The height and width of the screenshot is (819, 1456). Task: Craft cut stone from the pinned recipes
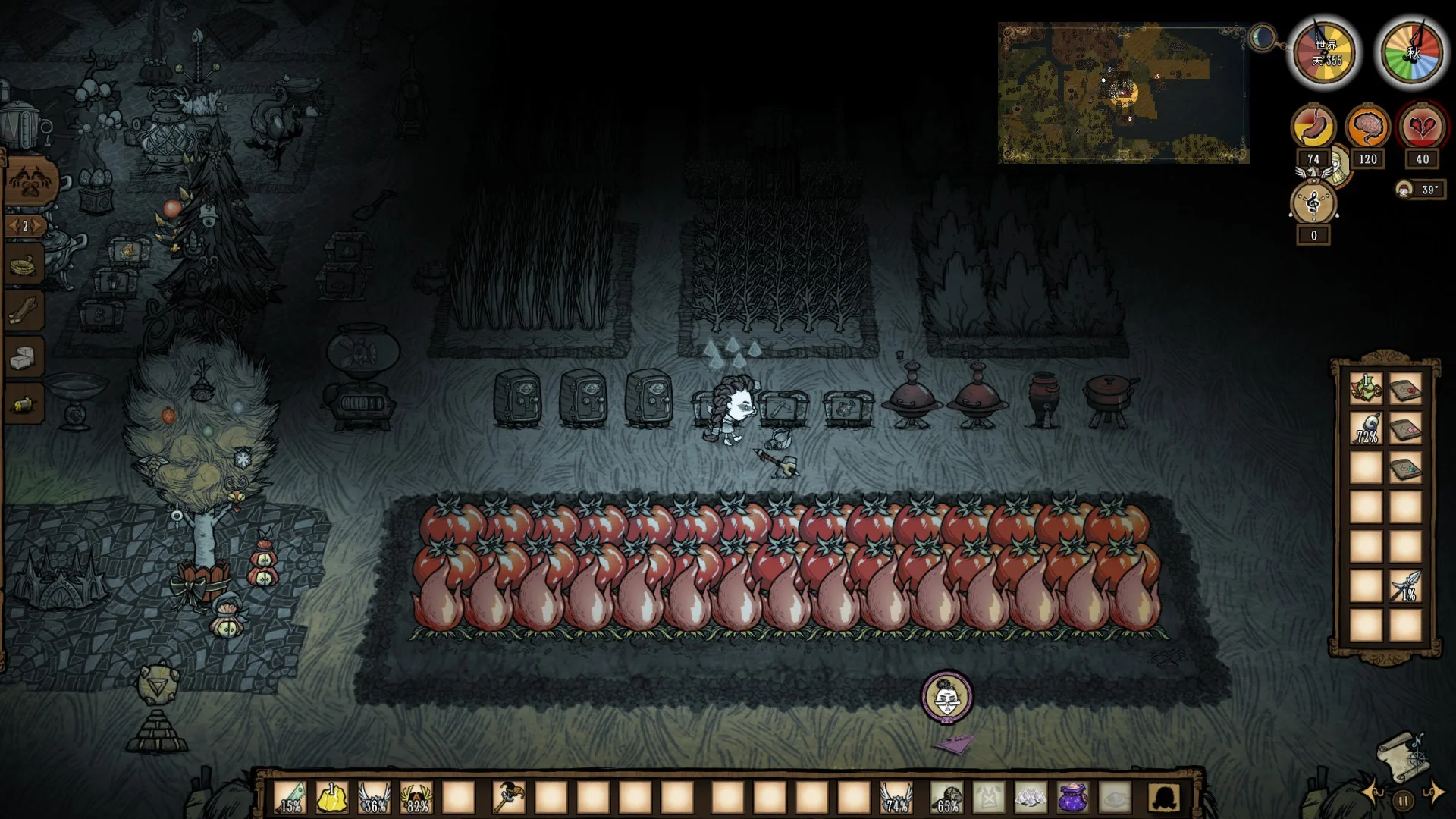24,356
